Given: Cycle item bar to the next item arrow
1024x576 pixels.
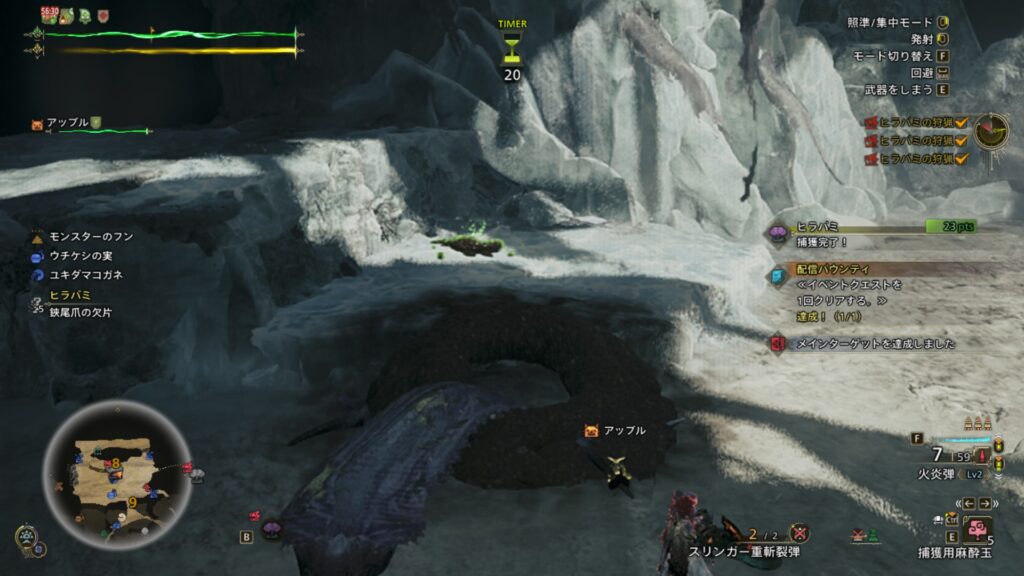Looking at the screenshot, I should coord(985,503).
